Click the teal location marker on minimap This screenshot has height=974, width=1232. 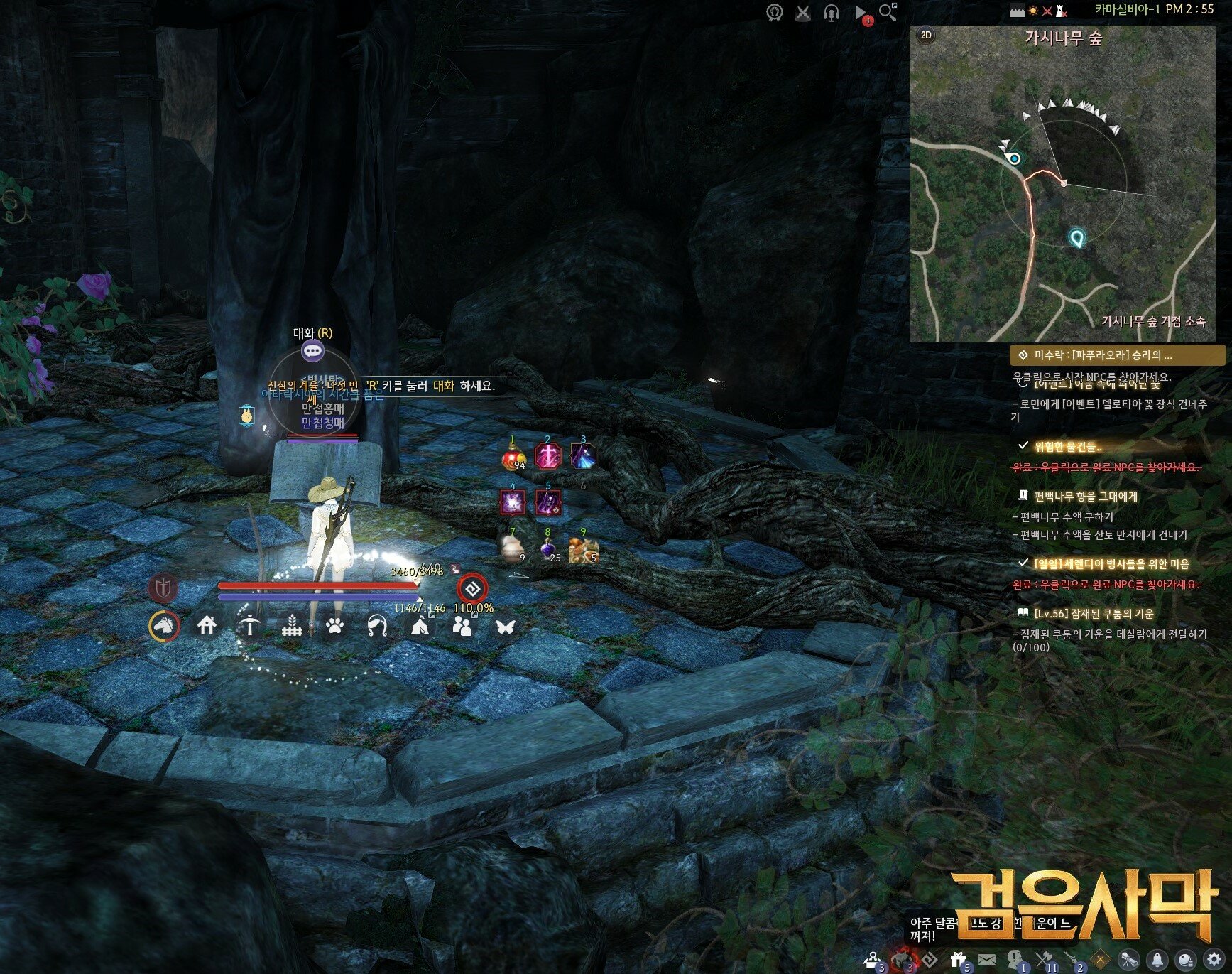(x=1077, y=238)
